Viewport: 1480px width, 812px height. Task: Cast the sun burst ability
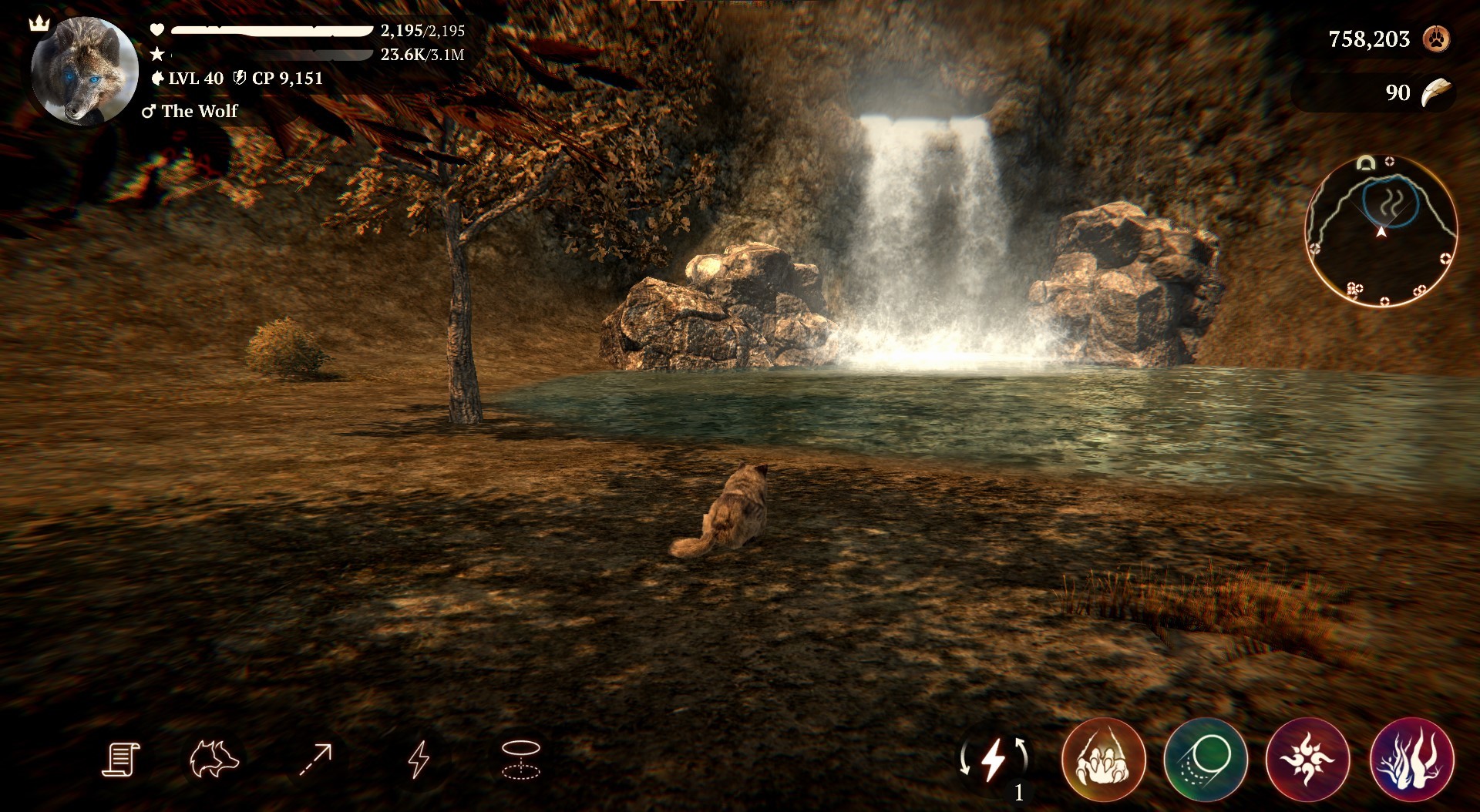[x=1308, y=760]
